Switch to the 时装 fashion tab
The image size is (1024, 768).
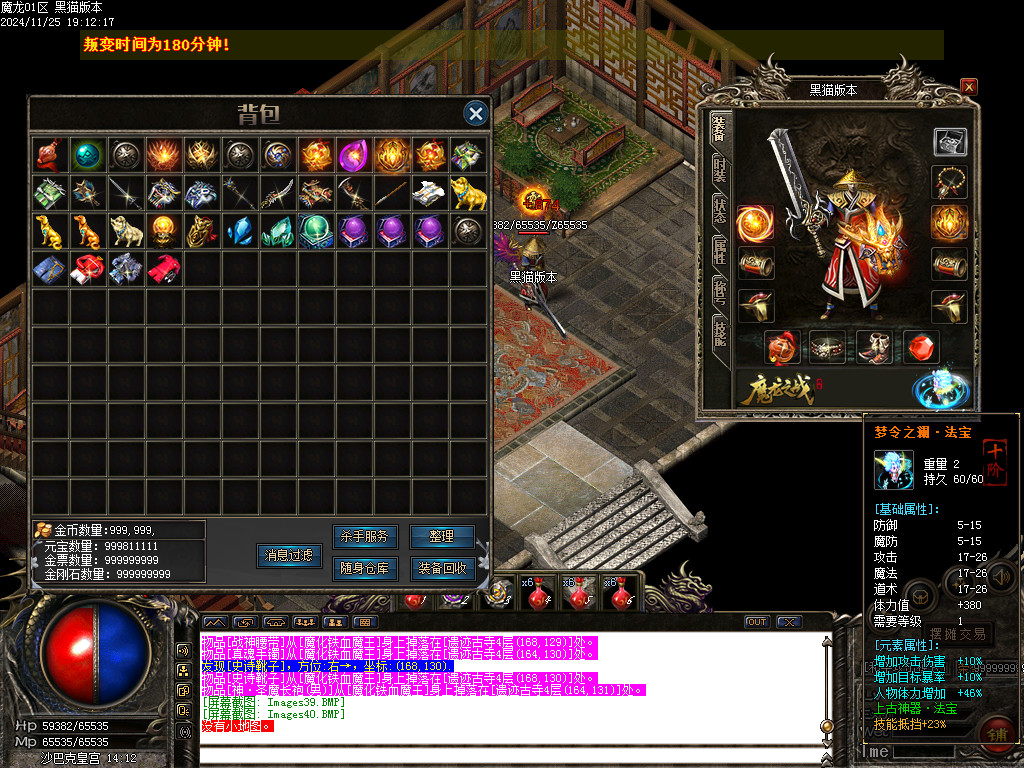click(x=719, y=170)
